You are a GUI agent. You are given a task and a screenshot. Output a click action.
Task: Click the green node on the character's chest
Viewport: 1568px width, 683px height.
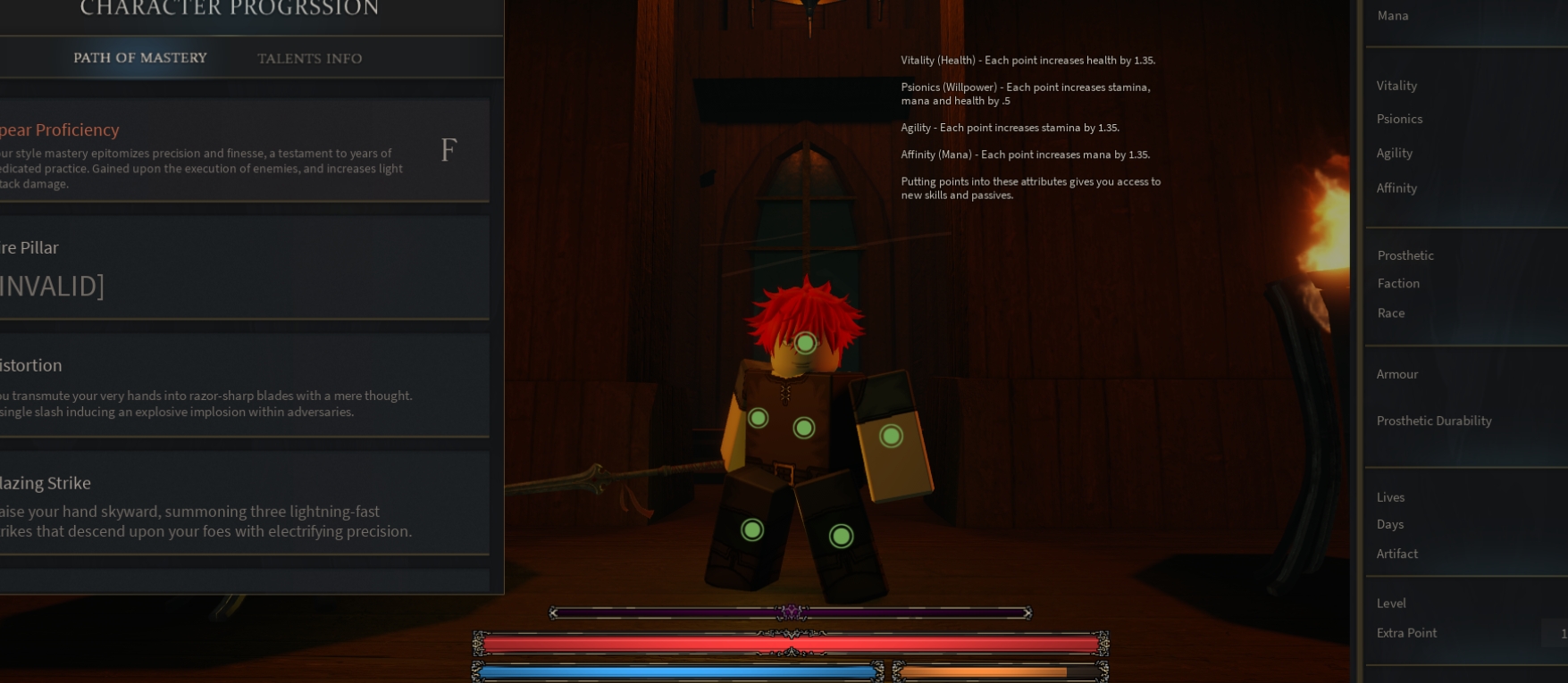(803, 428)
